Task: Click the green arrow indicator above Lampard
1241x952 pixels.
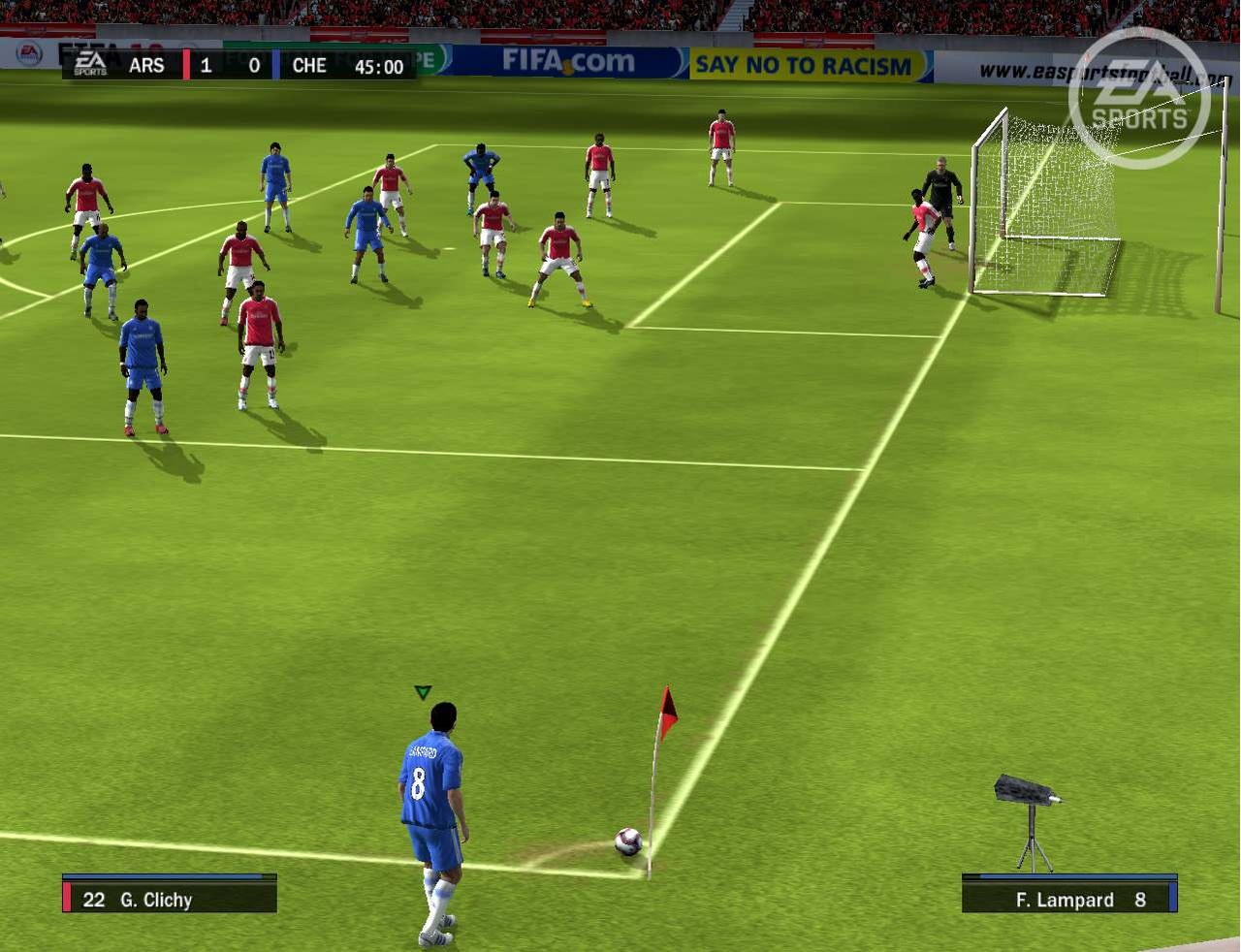Action: click(x=423, y=691)
